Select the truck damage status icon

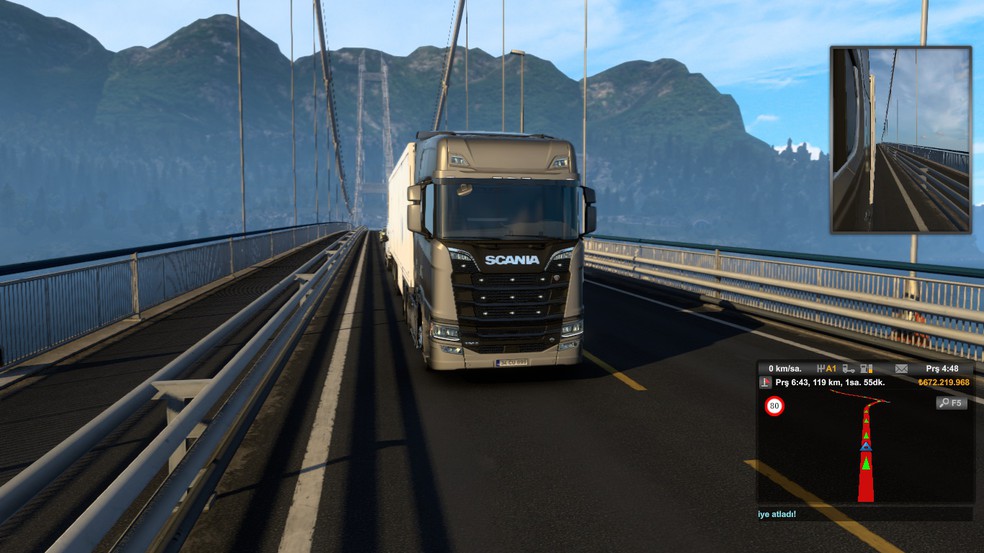848,369
